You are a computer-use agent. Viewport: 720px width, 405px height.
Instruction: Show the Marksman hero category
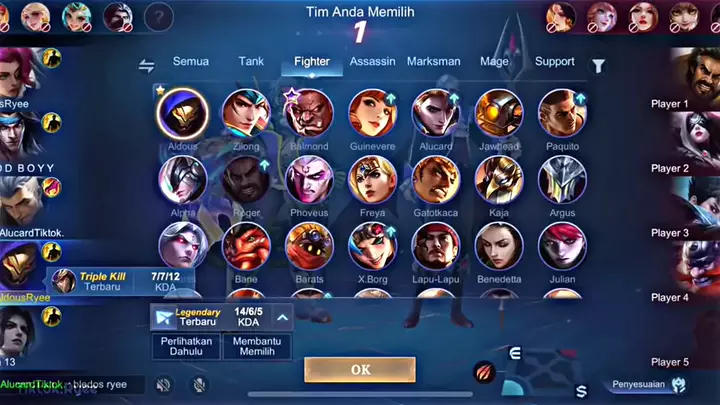(434, 61)
